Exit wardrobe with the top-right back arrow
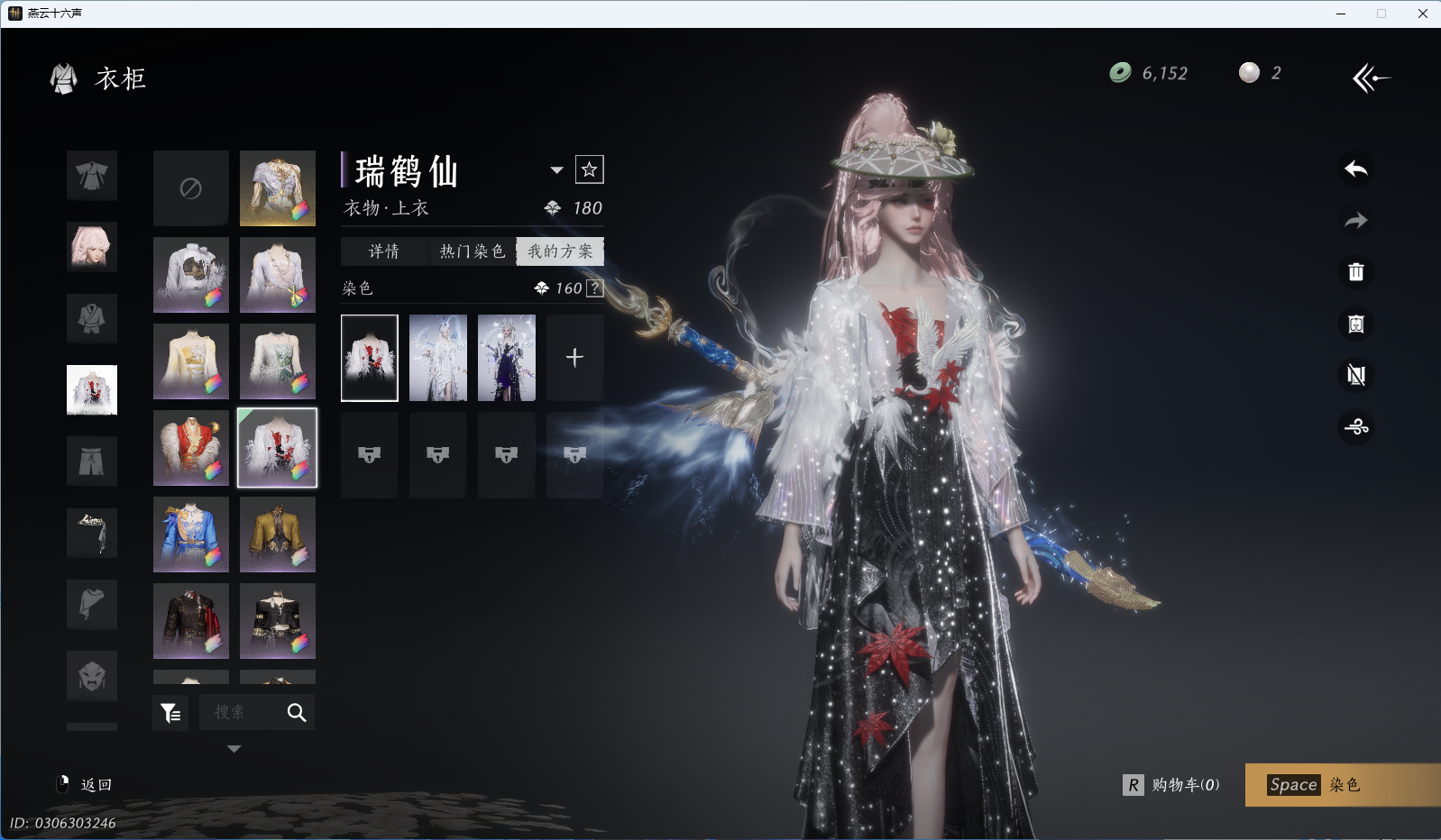This screenshot has height=840, width=1441. pyautogui.click(x=1371, y=78)
